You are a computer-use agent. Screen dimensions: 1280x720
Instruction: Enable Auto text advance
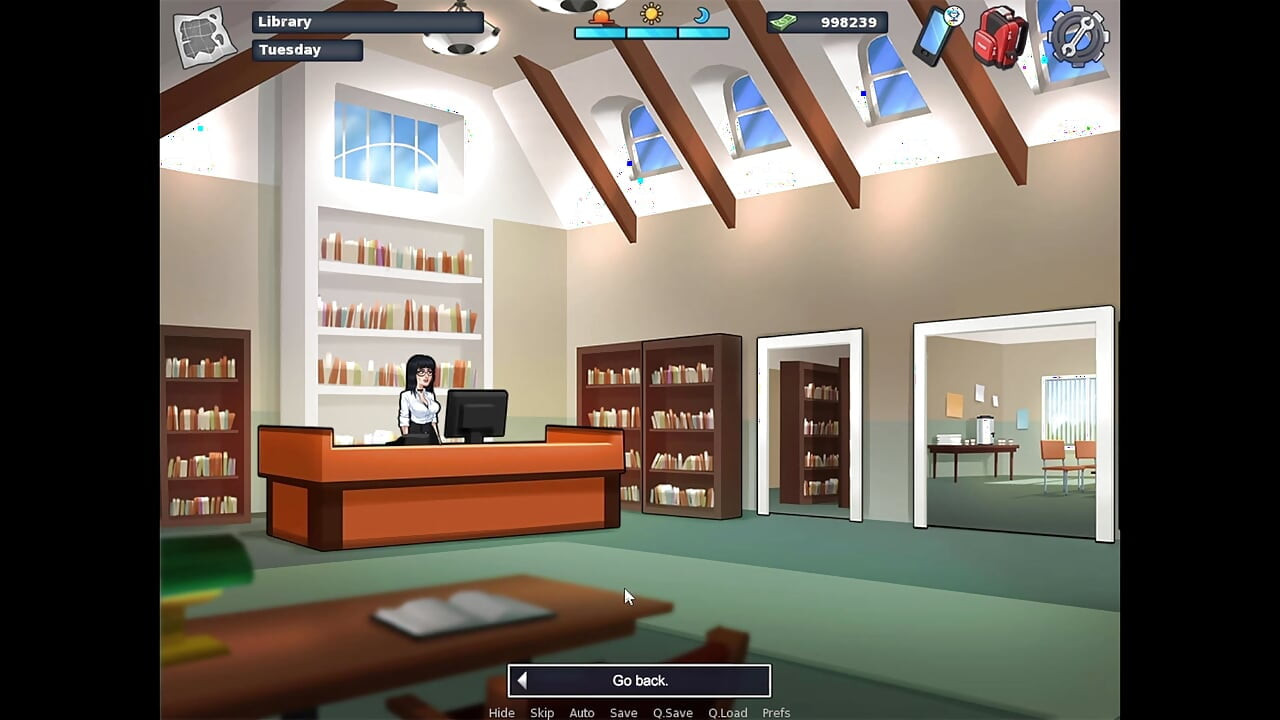click(582, 712)
